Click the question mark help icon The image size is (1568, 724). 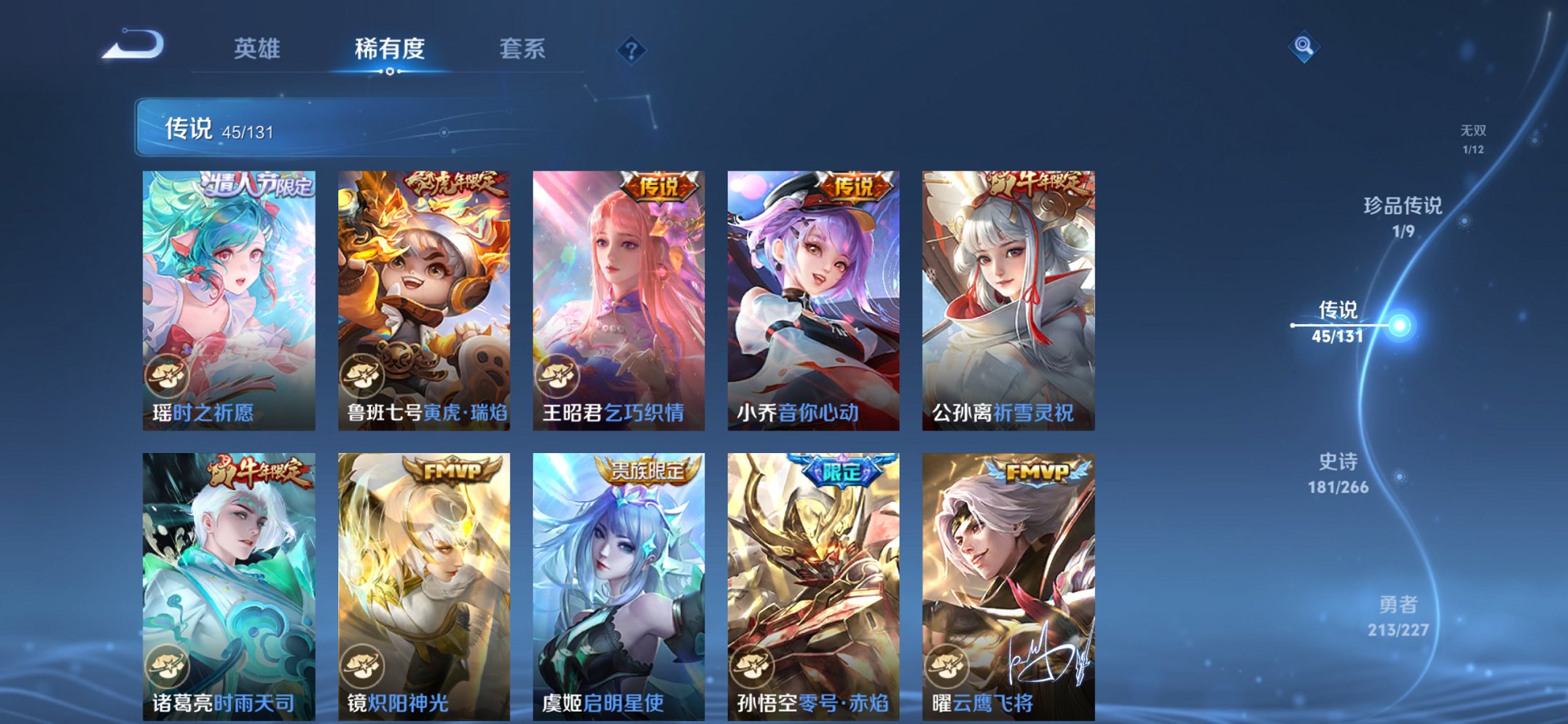(x=632, y=50)
